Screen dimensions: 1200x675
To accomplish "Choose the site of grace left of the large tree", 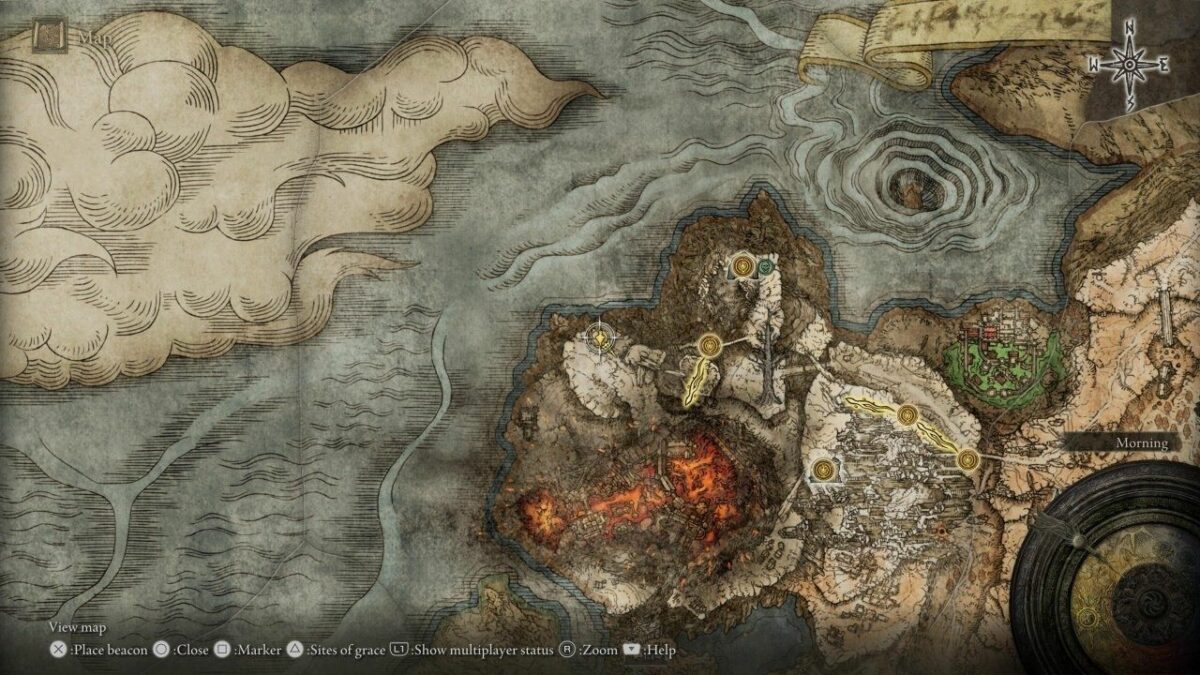I will [x=711, y=345].
